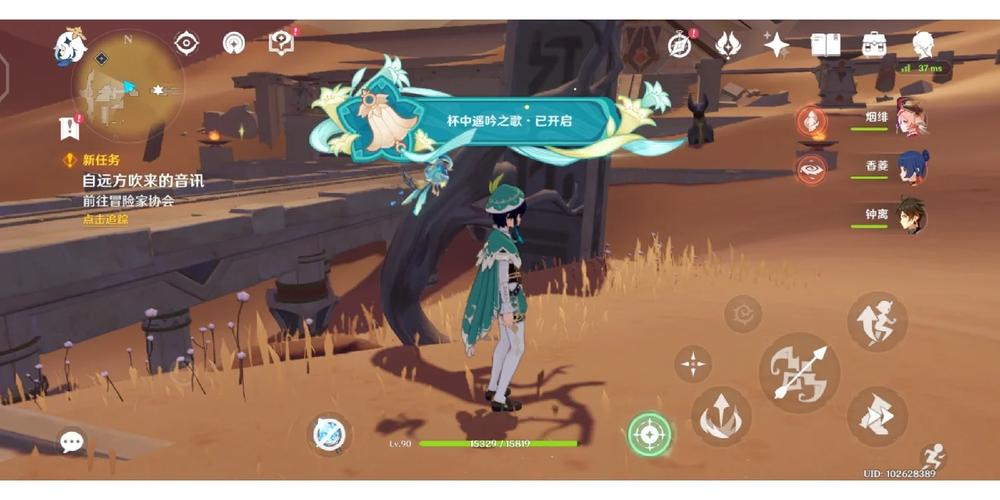Open the question-mark icon with red alert

coord(282,43)
